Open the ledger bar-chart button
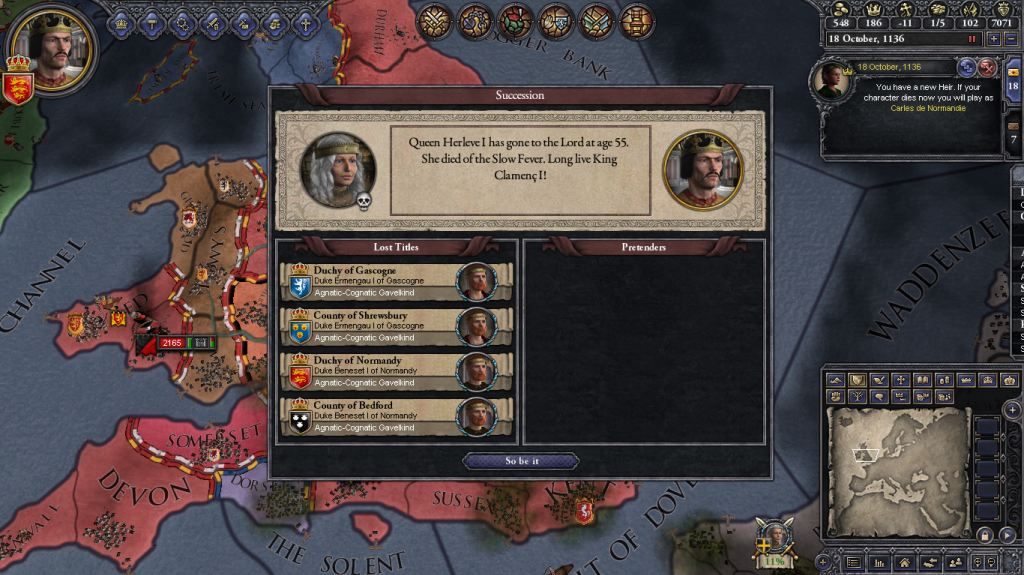Viewport: 1024px width, 575px height. (x=879, y=563)
